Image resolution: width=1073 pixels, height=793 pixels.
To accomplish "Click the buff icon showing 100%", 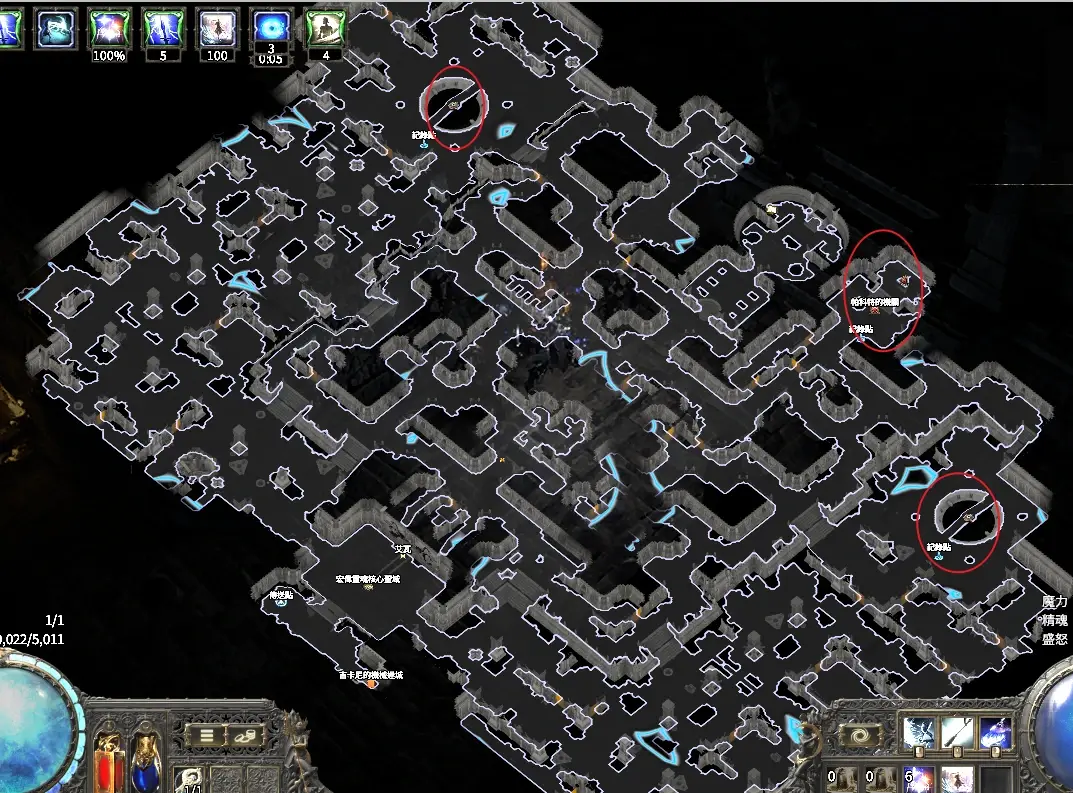I will pos(108,27).
